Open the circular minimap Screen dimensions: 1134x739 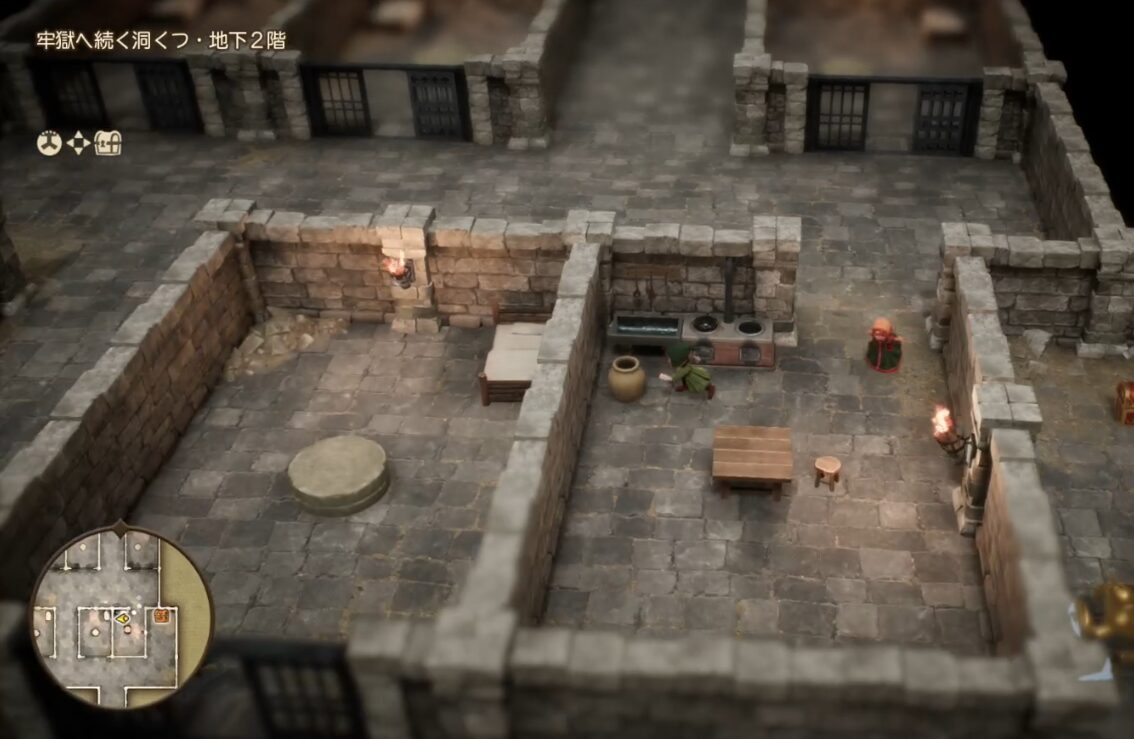[x=120, y=615]
